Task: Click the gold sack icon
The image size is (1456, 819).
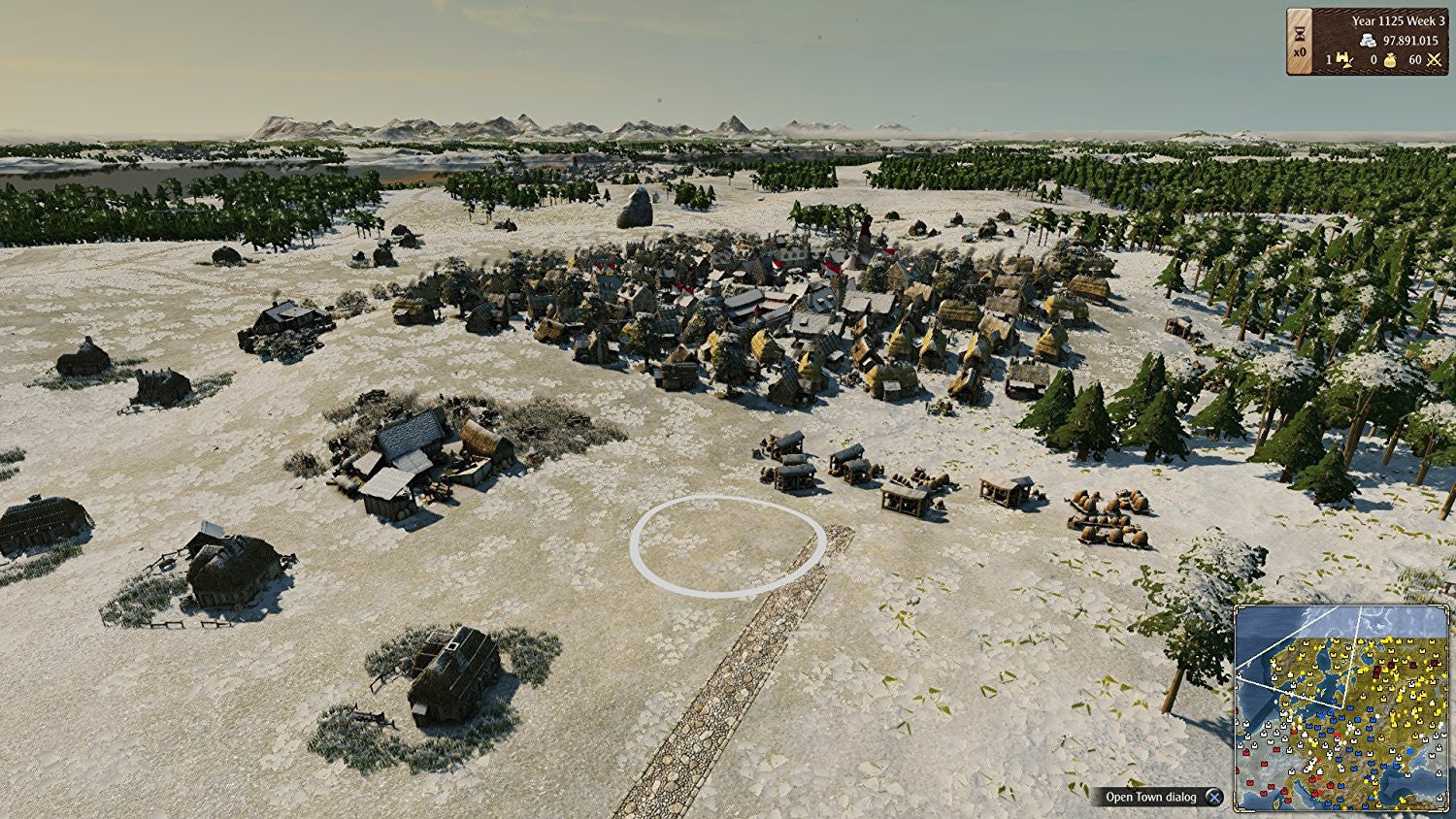Action: pos(1389,60)
